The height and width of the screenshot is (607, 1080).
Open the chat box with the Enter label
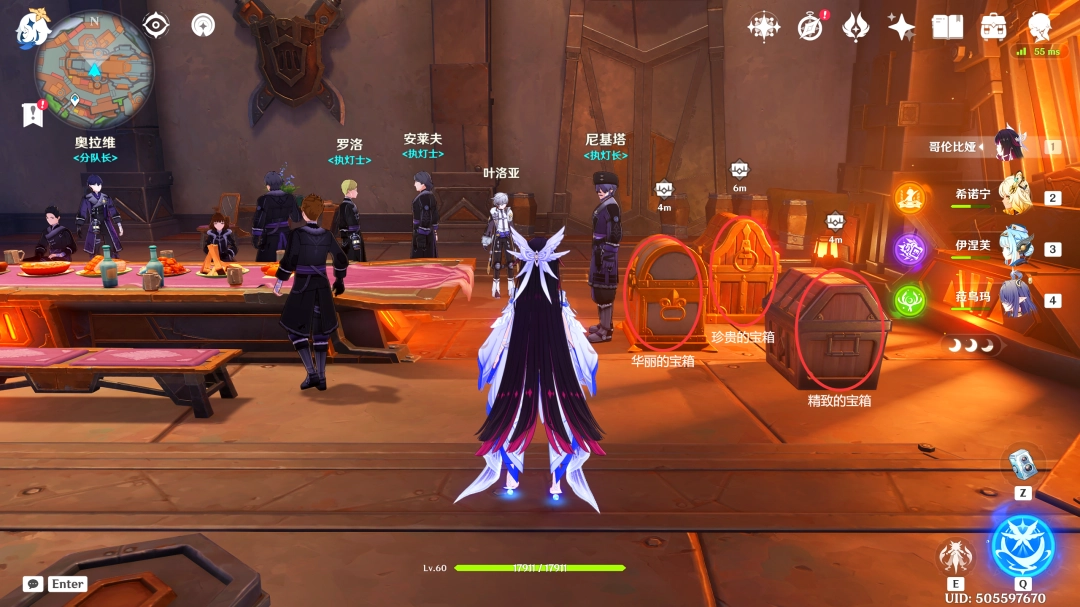coord(56,584)
